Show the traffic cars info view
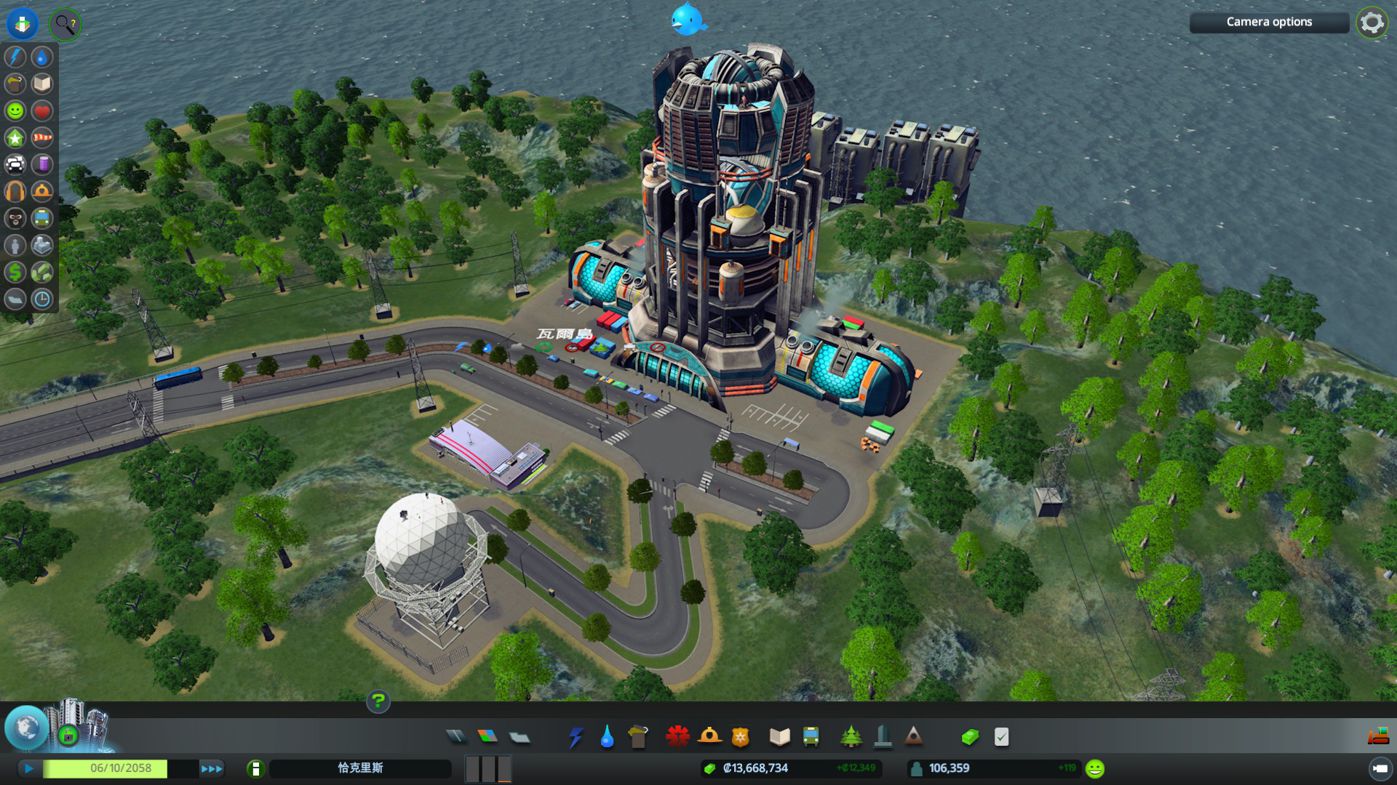 coord(15,164)
